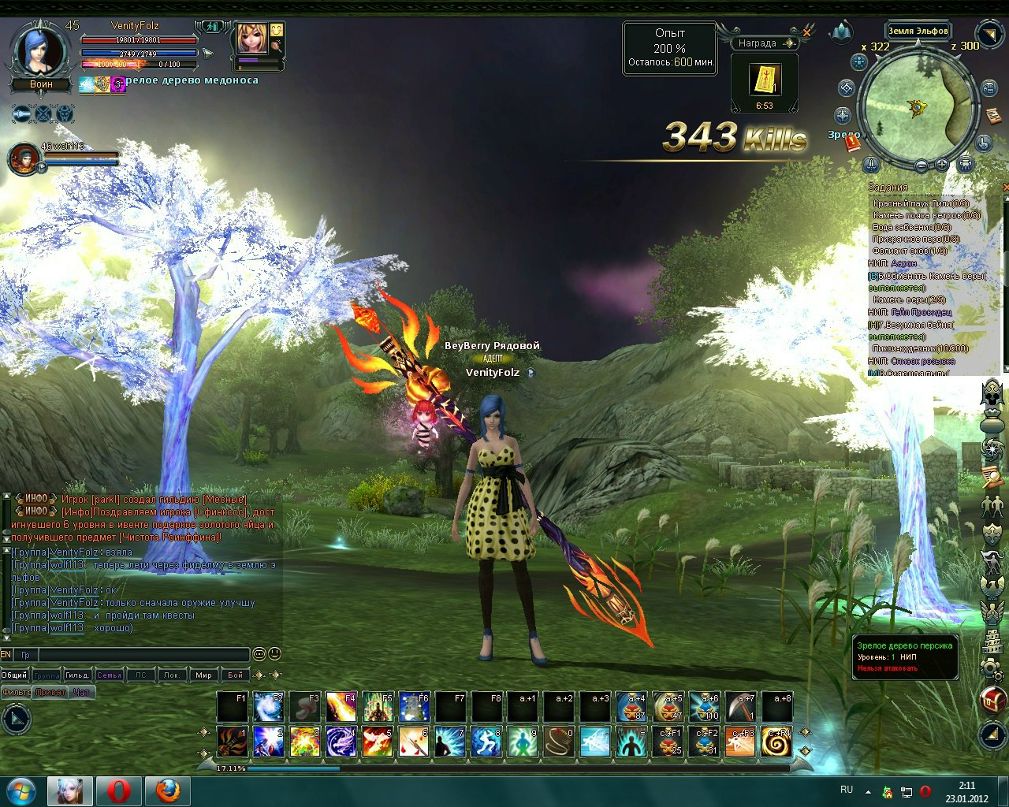Image resolution: width=1009 pixels, height=807 pixels.
Task: Open the chat smiley emoticon button
Action: [275, 654]
